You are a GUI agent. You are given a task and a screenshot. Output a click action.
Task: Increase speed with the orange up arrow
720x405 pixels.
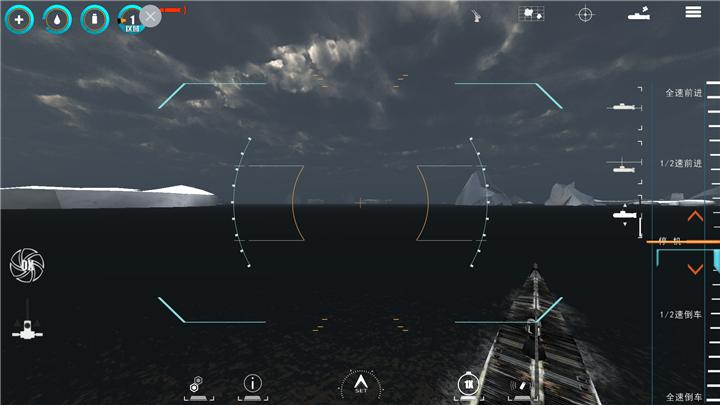(x=695, y=216)
